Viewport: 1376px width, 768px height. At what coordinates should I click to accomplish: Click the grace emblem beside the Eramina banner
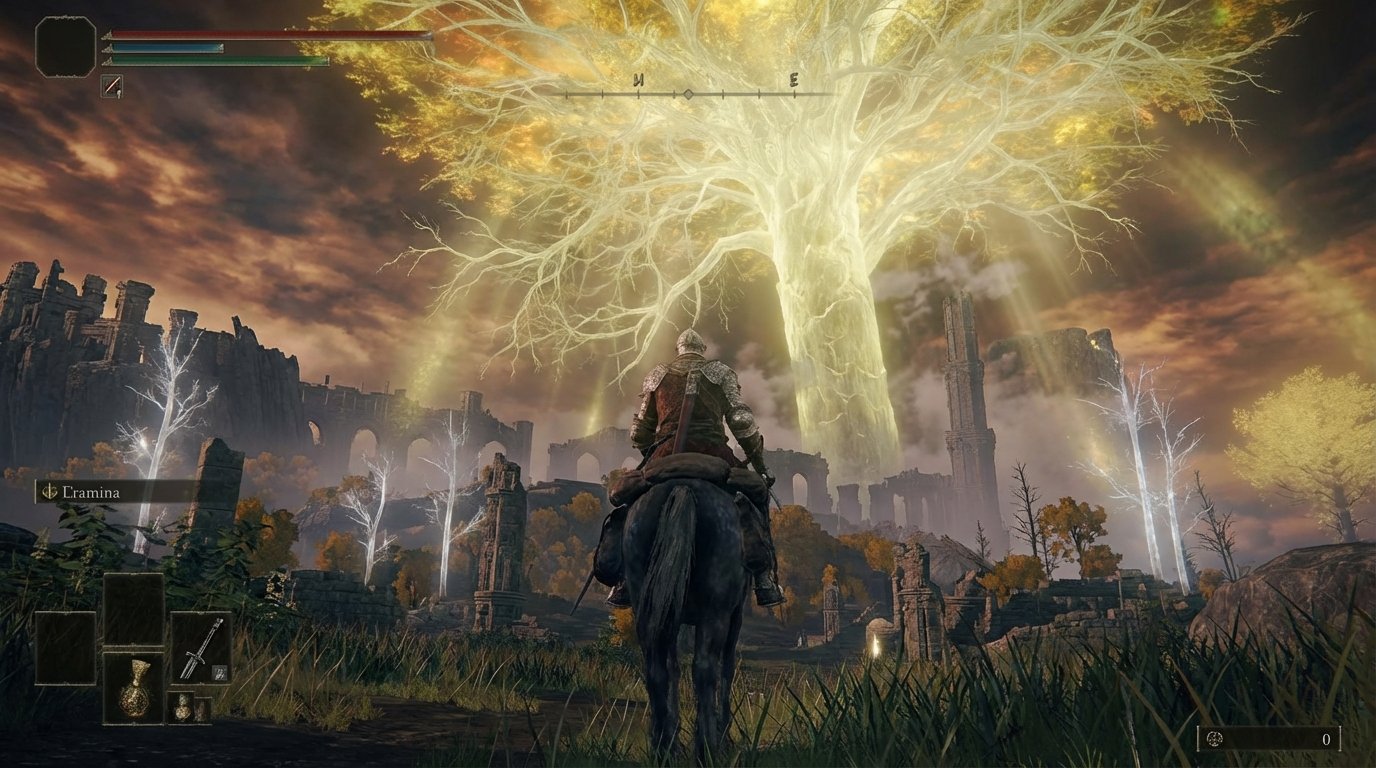[48, 492]
